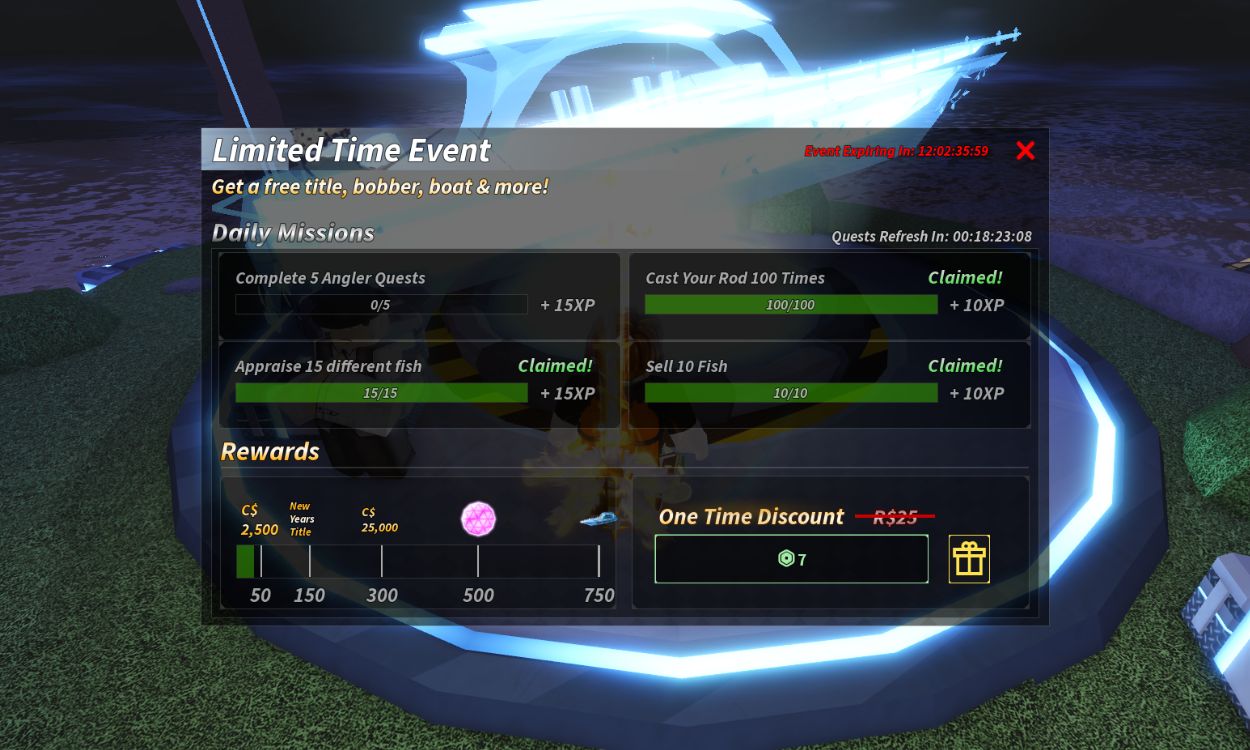Select the Sell 10 Fish mission
Viewport: 1250px width, 750px height.
829,382
